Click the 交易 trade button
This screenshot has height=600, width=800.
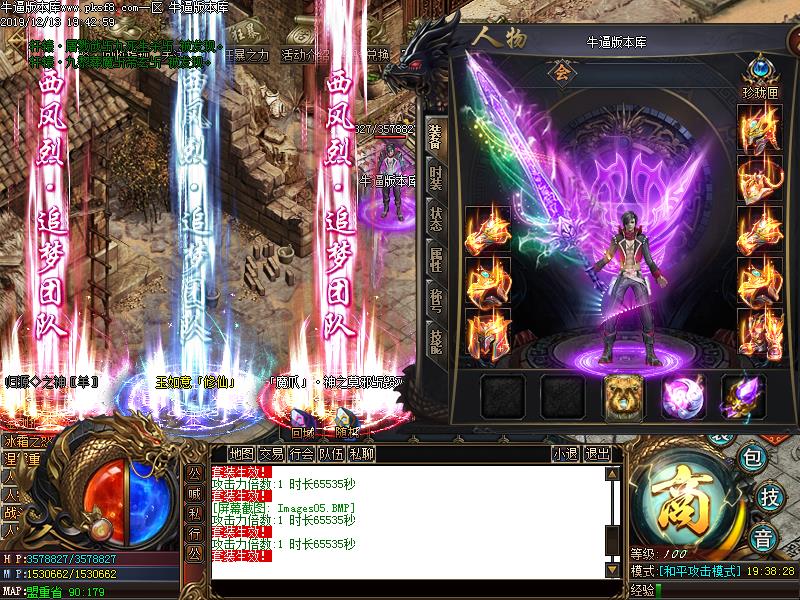(272, 454)
